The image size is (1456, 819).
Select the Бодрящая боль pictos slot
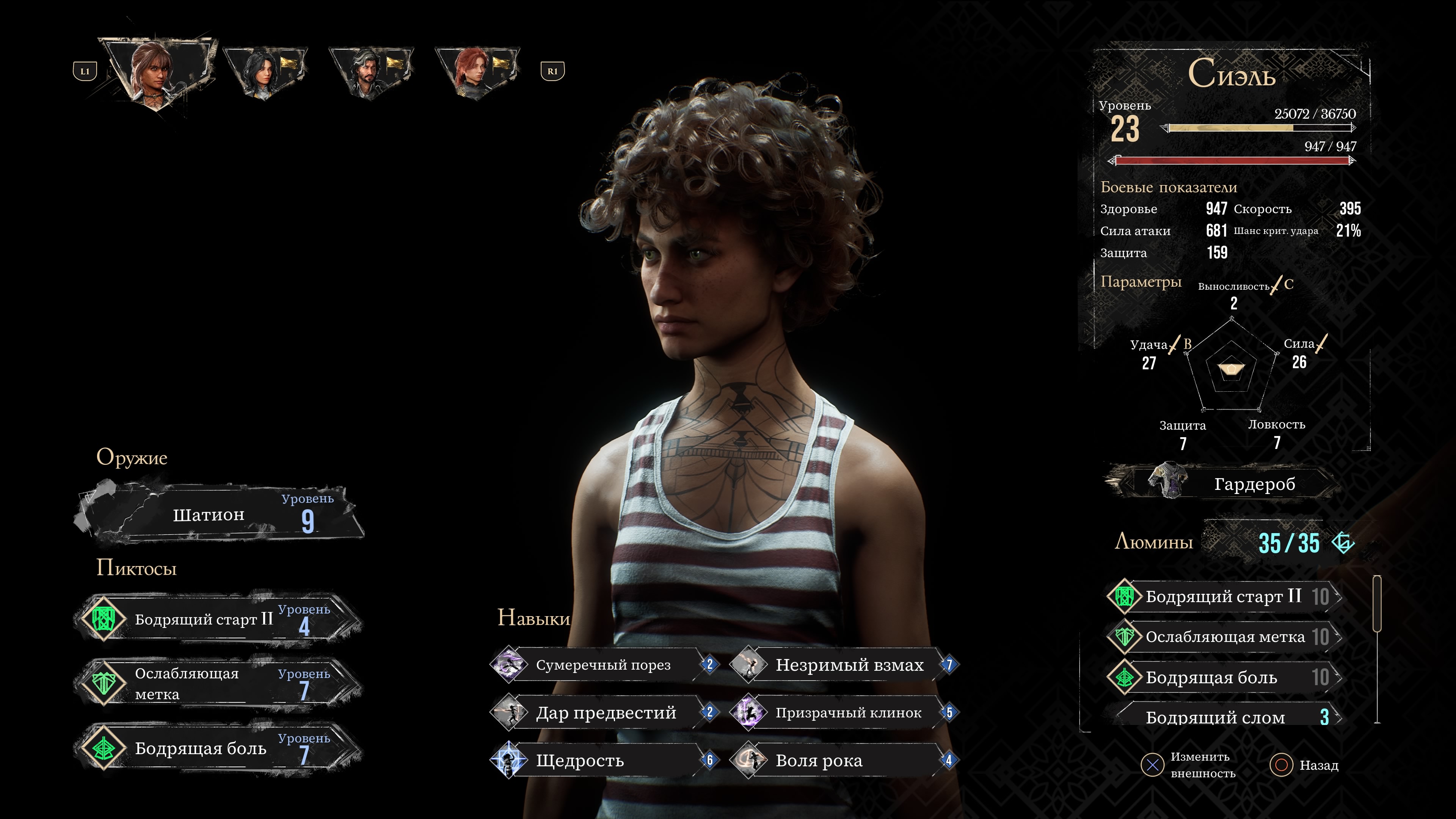pyautogui.click(x=219, y=748)
